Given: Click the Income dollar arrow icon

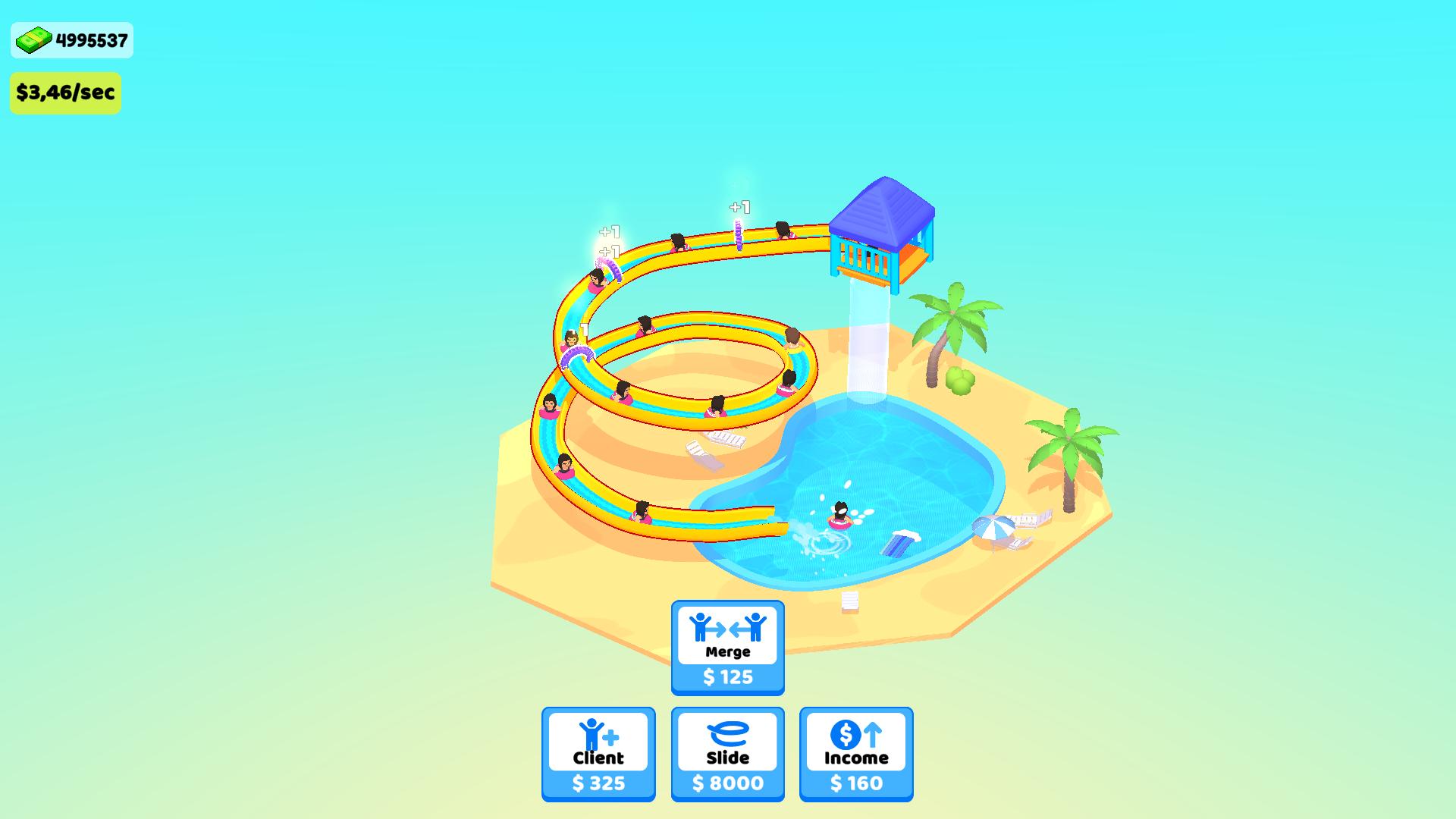Looking at the screenshot, I should pos(855,736).
